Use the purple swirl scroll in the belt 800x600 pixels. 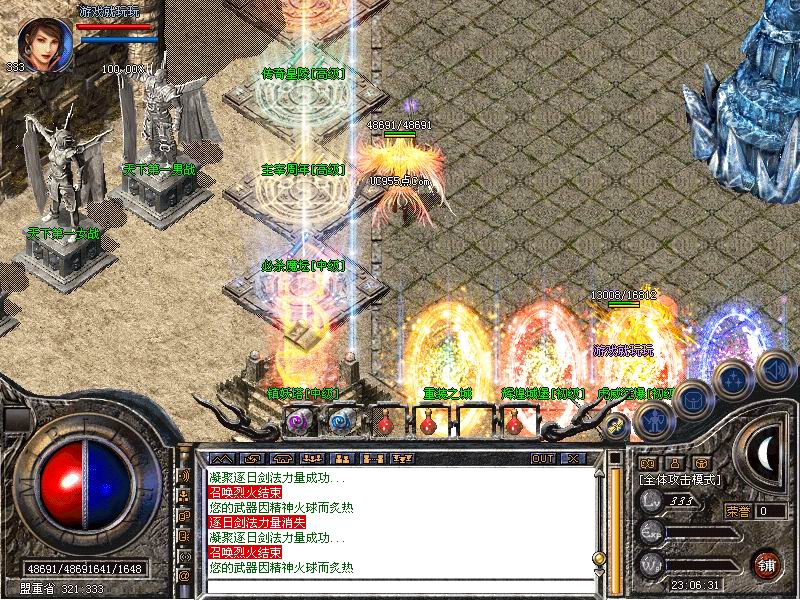tap(298, 421)
